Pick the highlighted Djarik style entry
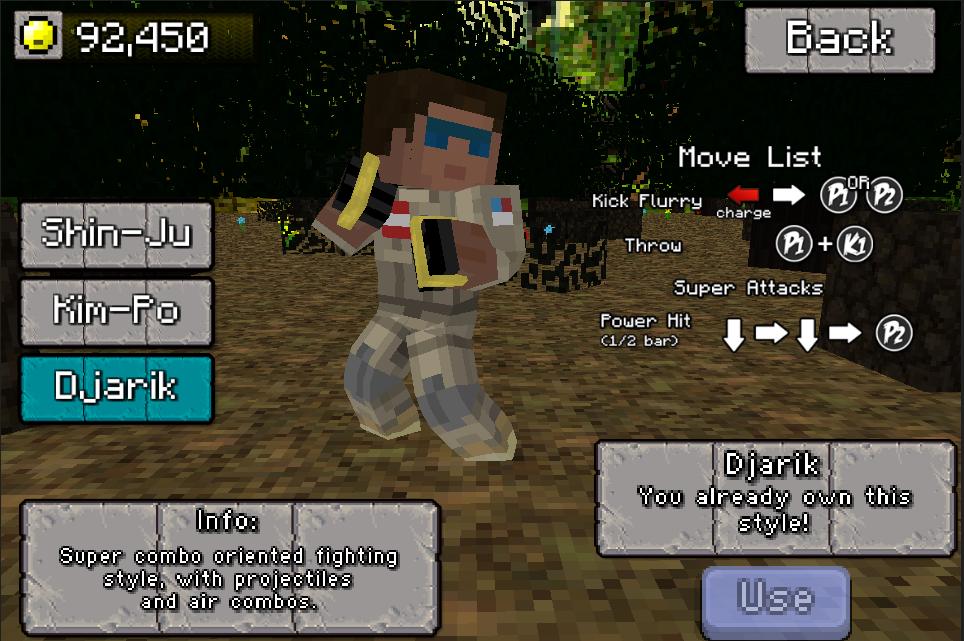The height and width of the screenshot is (641, 964). [116, 387]
